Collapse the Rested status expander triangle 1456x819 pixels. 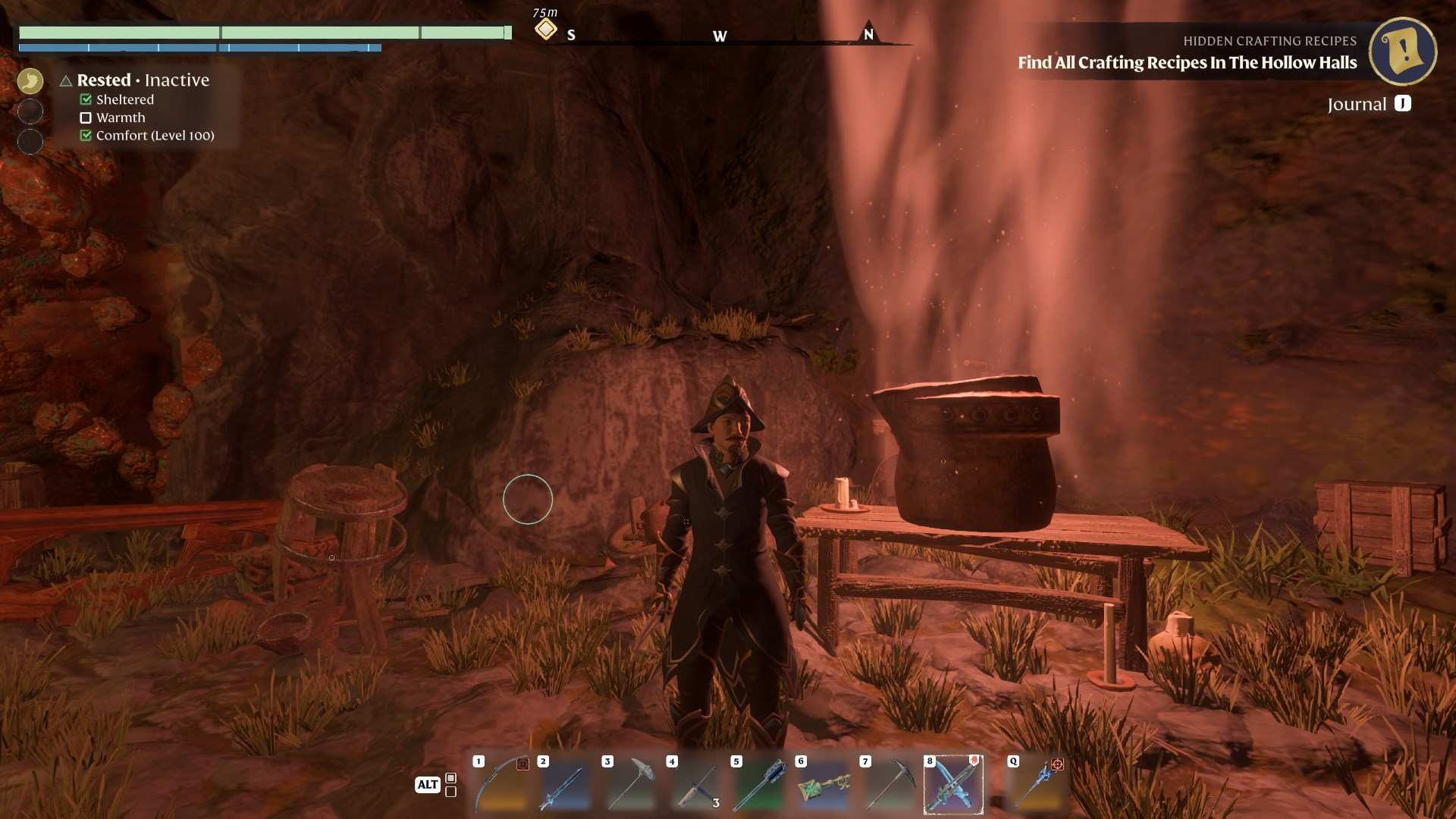pyautogui.click(x=65, y=80)
